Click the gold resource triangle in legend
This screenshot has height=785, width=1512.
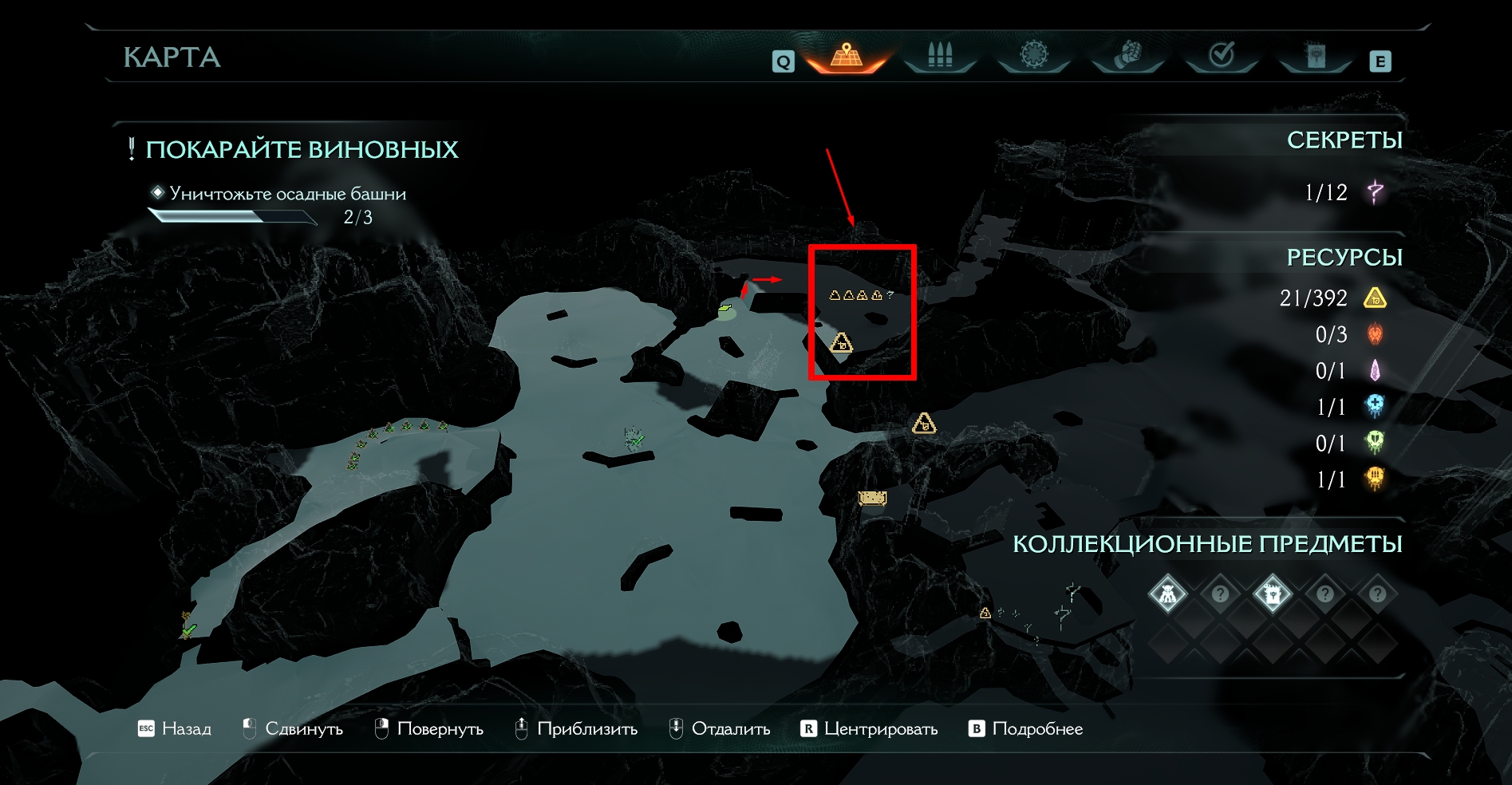(x=1375, y=298)
